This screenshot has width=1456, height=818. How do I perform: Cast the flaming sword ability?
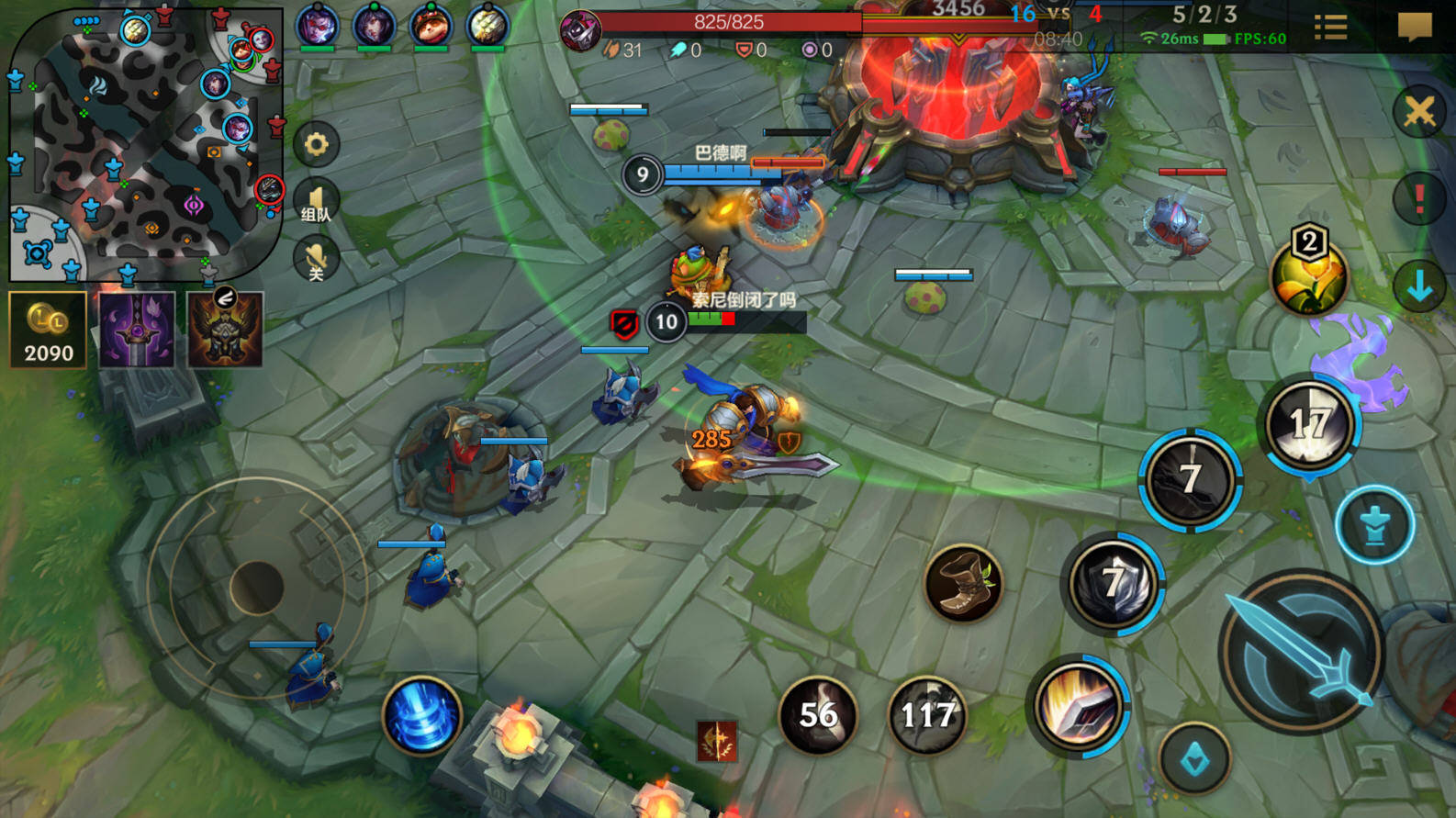(x=1080, y=706)
